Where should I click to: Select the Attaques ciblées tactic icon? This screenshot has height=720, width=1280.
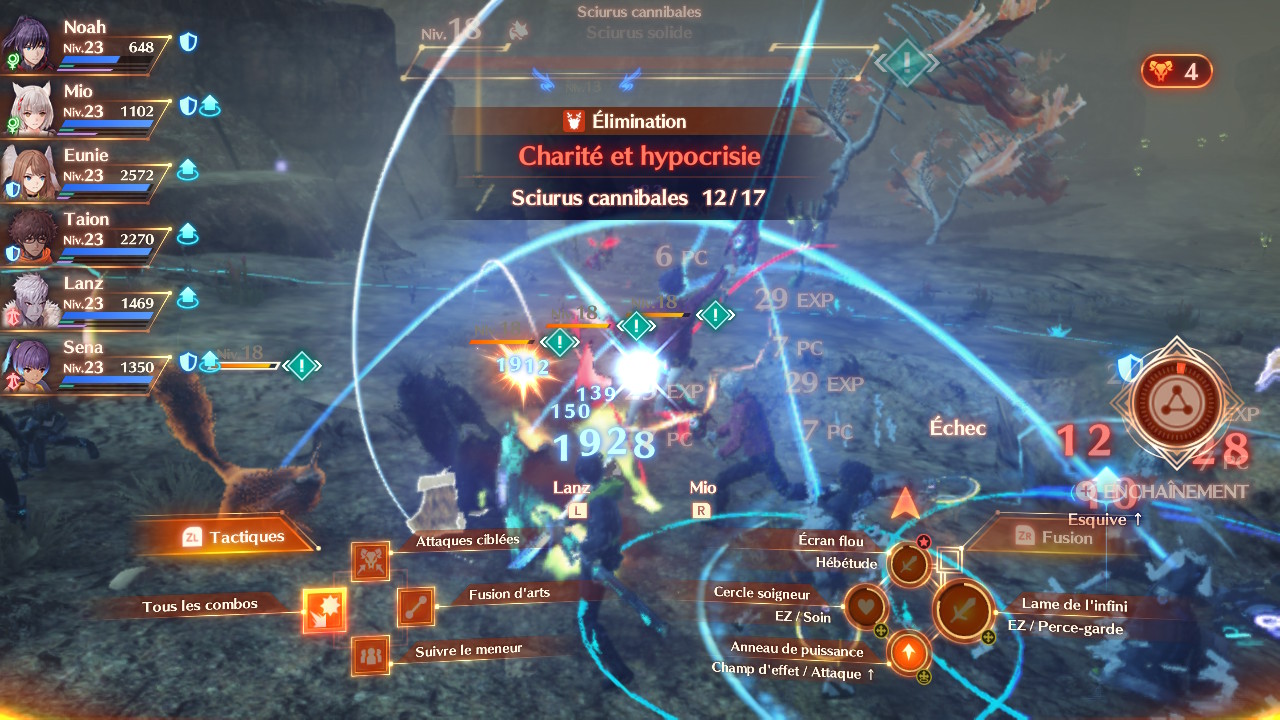[x=370, y=561]
